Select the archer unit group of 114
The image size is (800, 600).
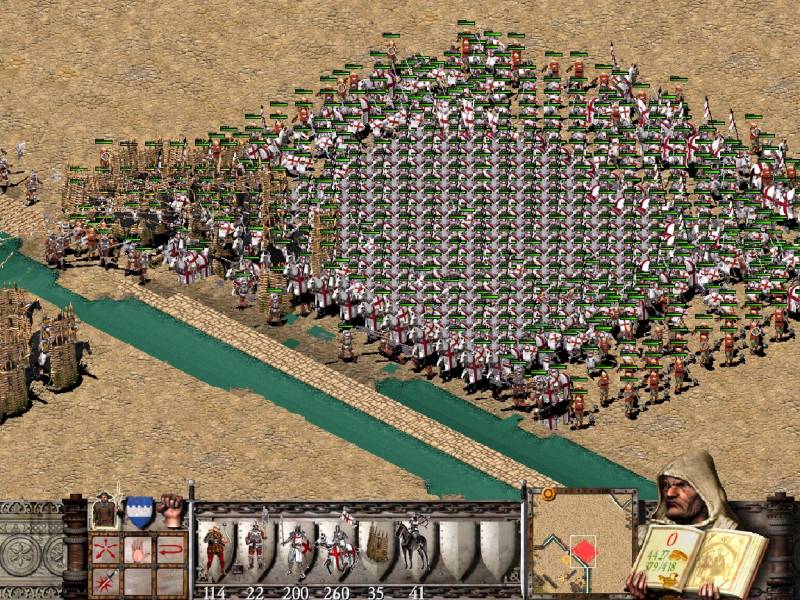click(x=213, y=550)
